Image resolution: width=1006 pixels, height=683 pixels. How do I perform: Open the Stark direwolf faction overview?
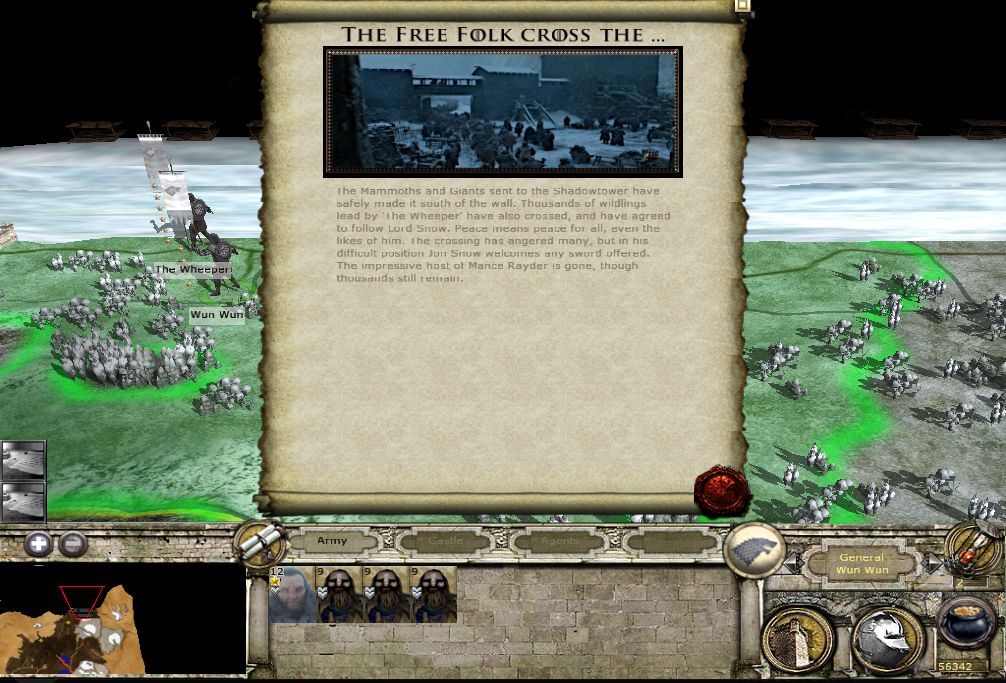click(755, 549)
